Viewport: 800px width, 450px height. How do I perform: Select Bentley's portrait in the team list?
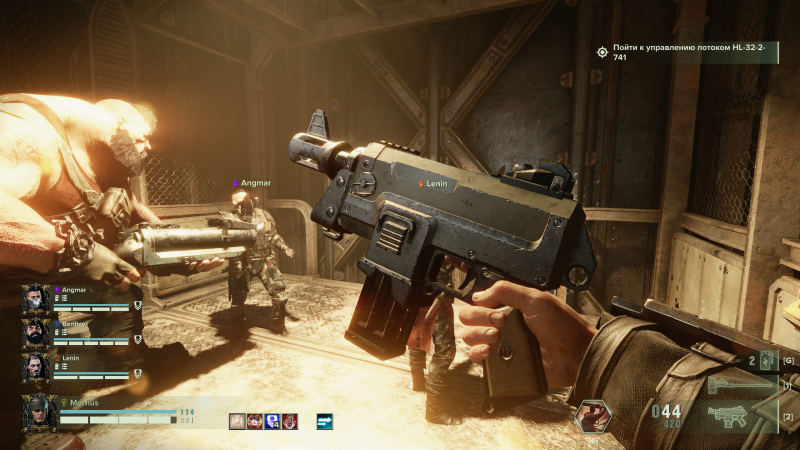[37, 332]
